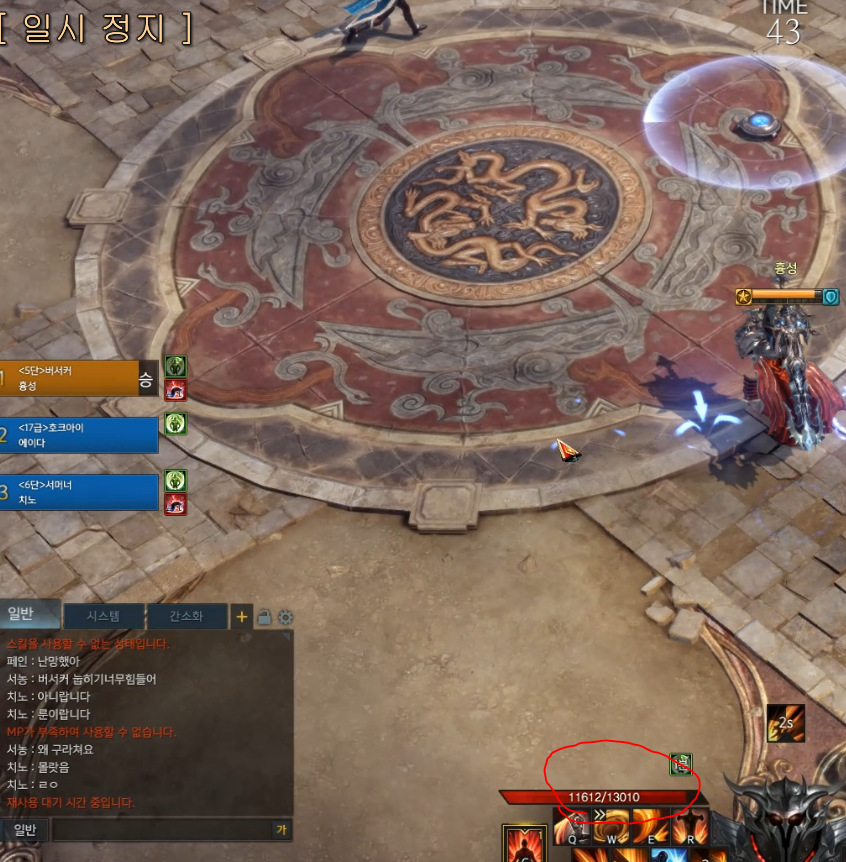This screenshot has width=846, height=862.
Task: Add a new chat tab with plus button
Action: pos(242,617)
